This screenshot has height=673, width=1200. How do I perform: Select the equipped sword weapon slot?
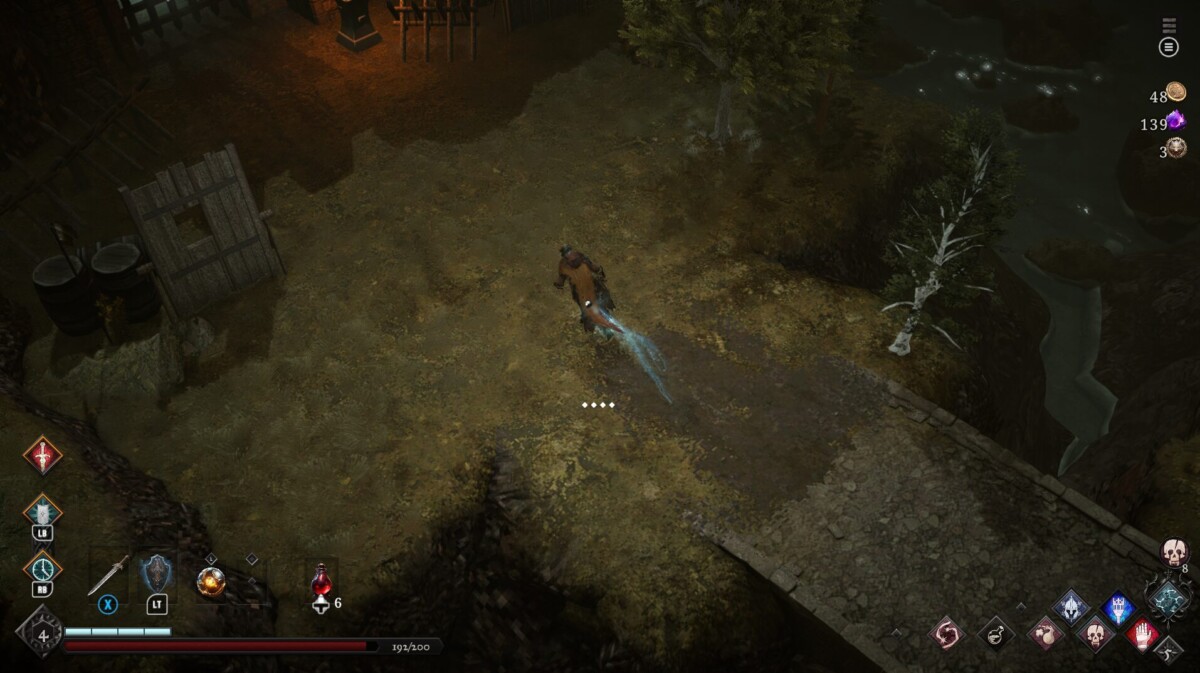coord(108,576)
